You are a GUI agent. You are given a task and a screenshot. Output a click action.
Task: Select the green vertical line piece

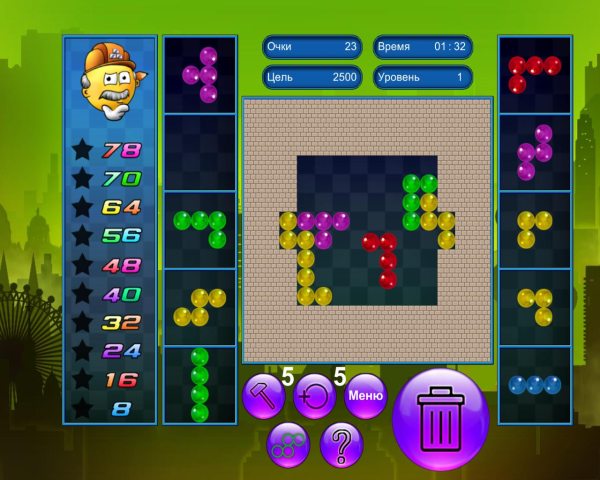(200, 384)
